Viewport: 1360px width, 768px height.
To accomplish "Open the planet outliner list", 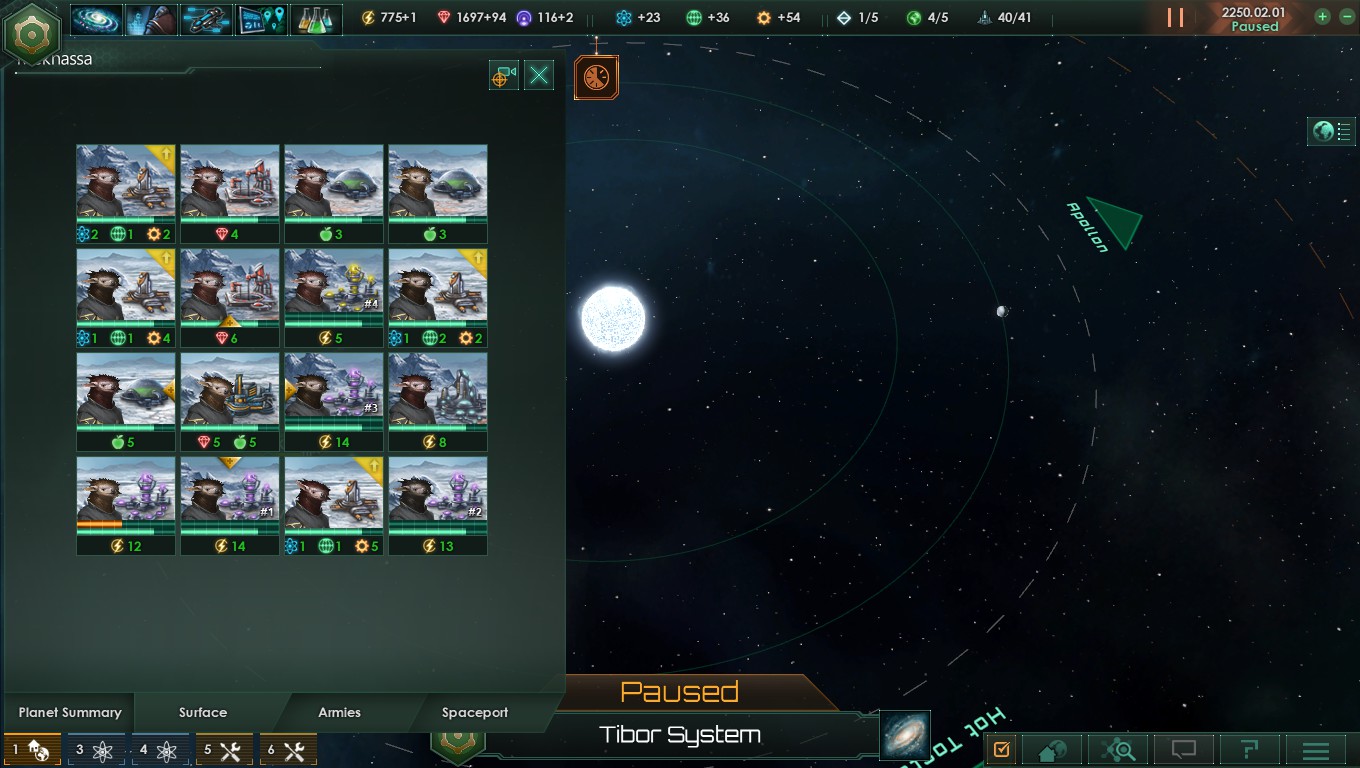I will tap(1331, 131).
